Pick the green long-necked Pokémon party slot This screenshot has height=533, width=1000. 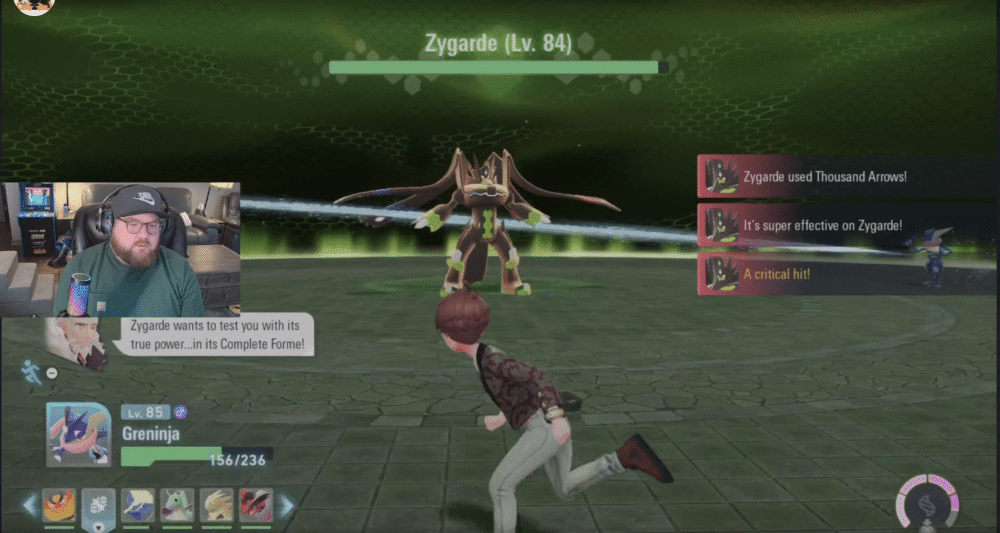click(x=177, y=505)
